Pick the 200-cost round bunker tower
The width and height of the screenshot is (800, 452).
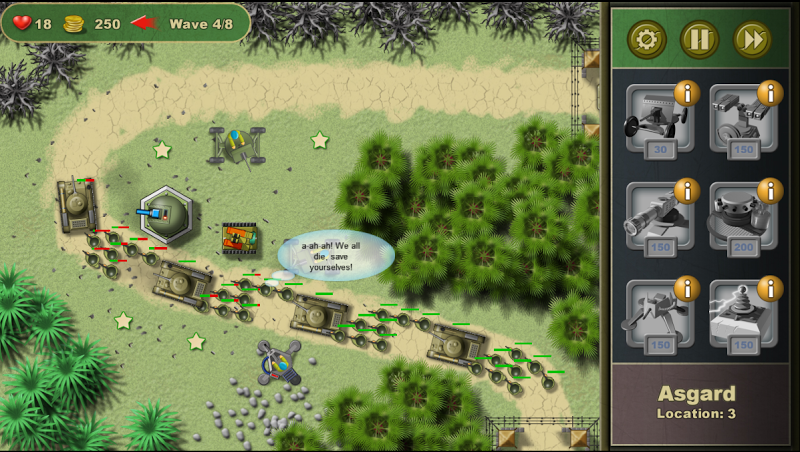click(742, 218)
